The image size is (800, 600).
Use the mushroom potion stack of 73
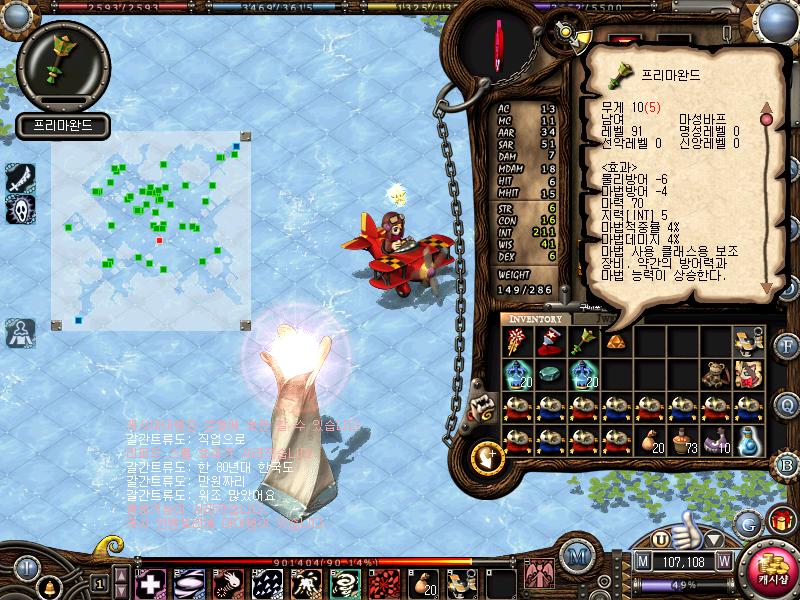tap(682, 439)
